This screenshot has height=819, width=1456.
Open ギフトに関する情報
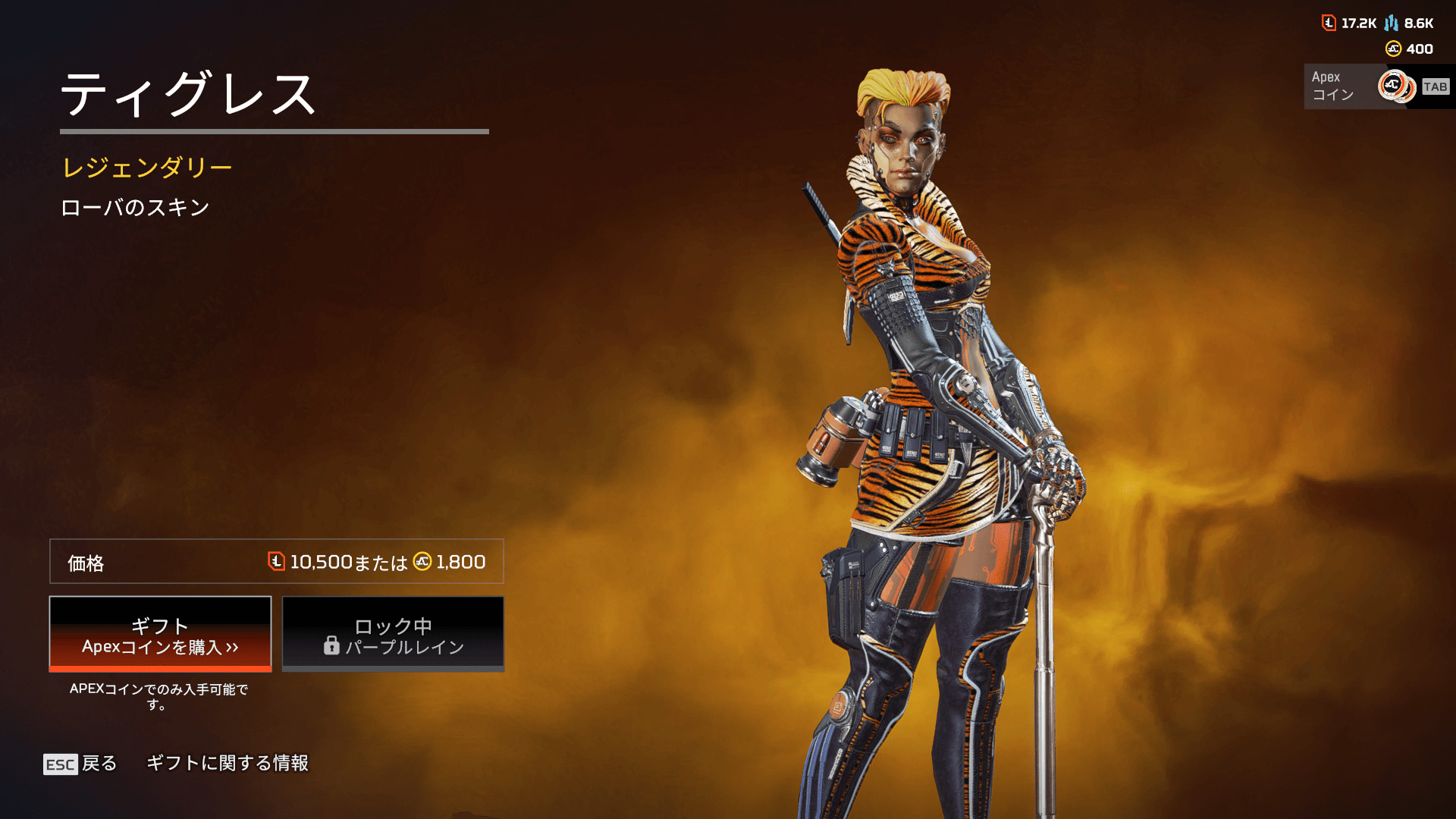click(x=227, y=763)
